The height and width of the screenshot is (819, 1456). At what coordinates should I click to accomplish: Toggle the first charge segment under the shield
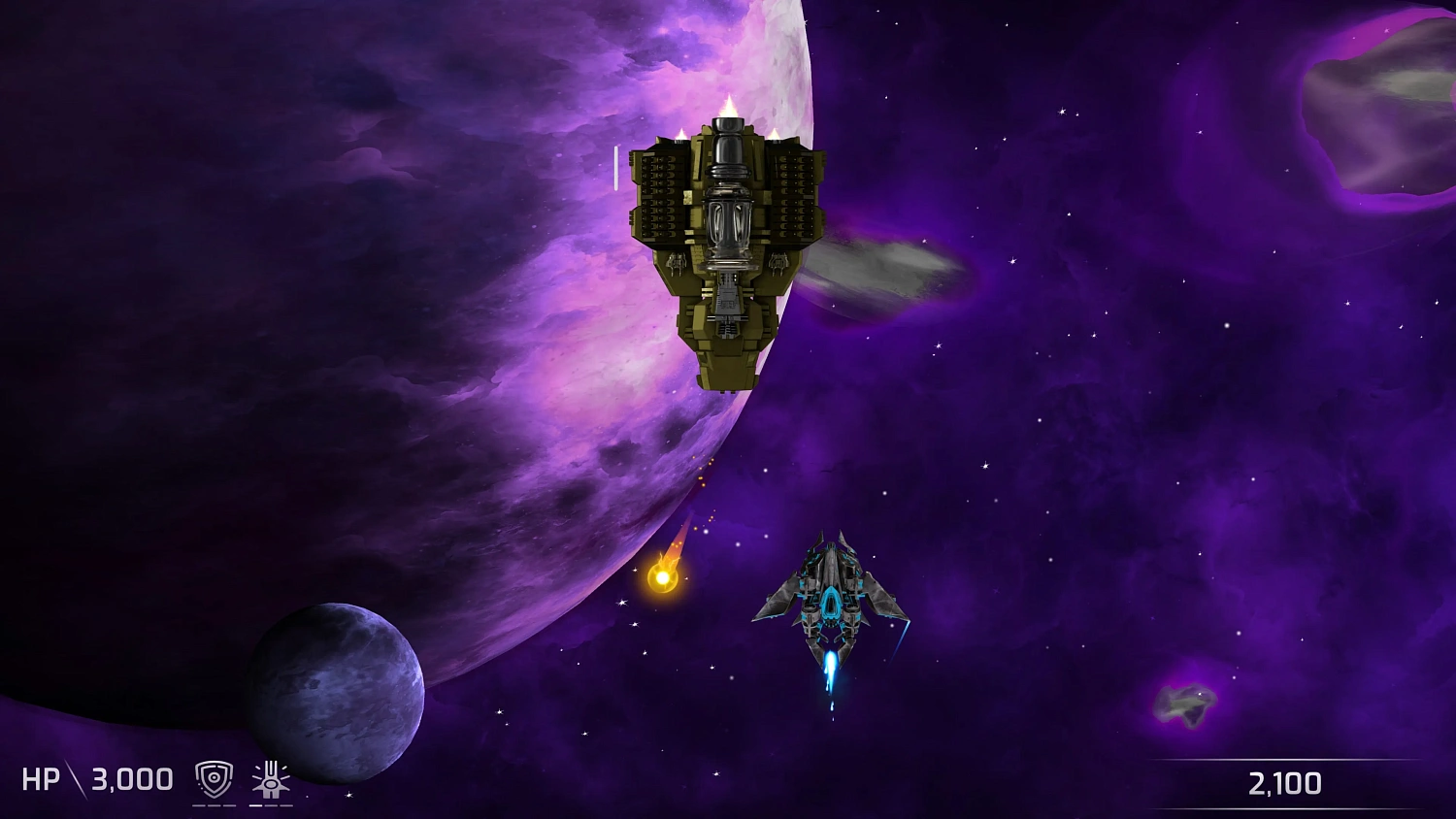click(x=200, y=805)
